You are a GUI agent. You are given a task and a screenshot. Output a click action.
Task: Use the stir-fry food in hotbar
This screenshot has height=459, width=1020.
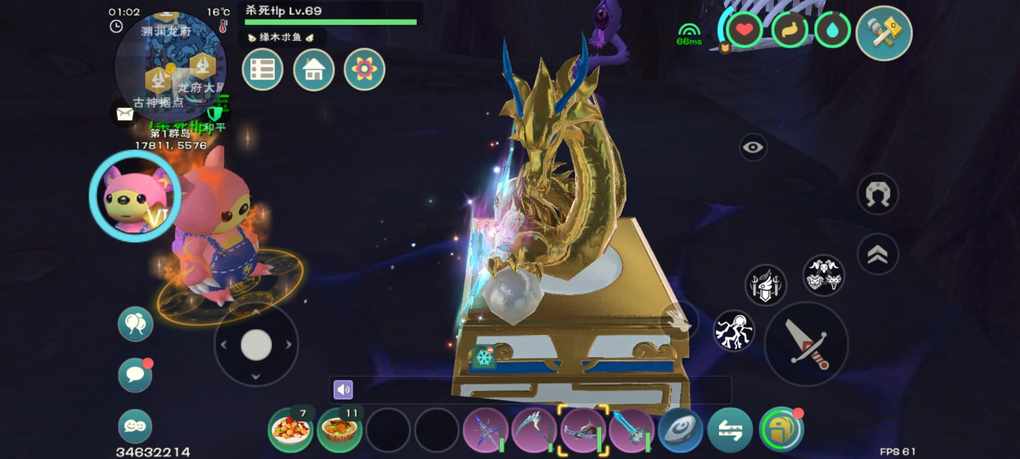290,430
